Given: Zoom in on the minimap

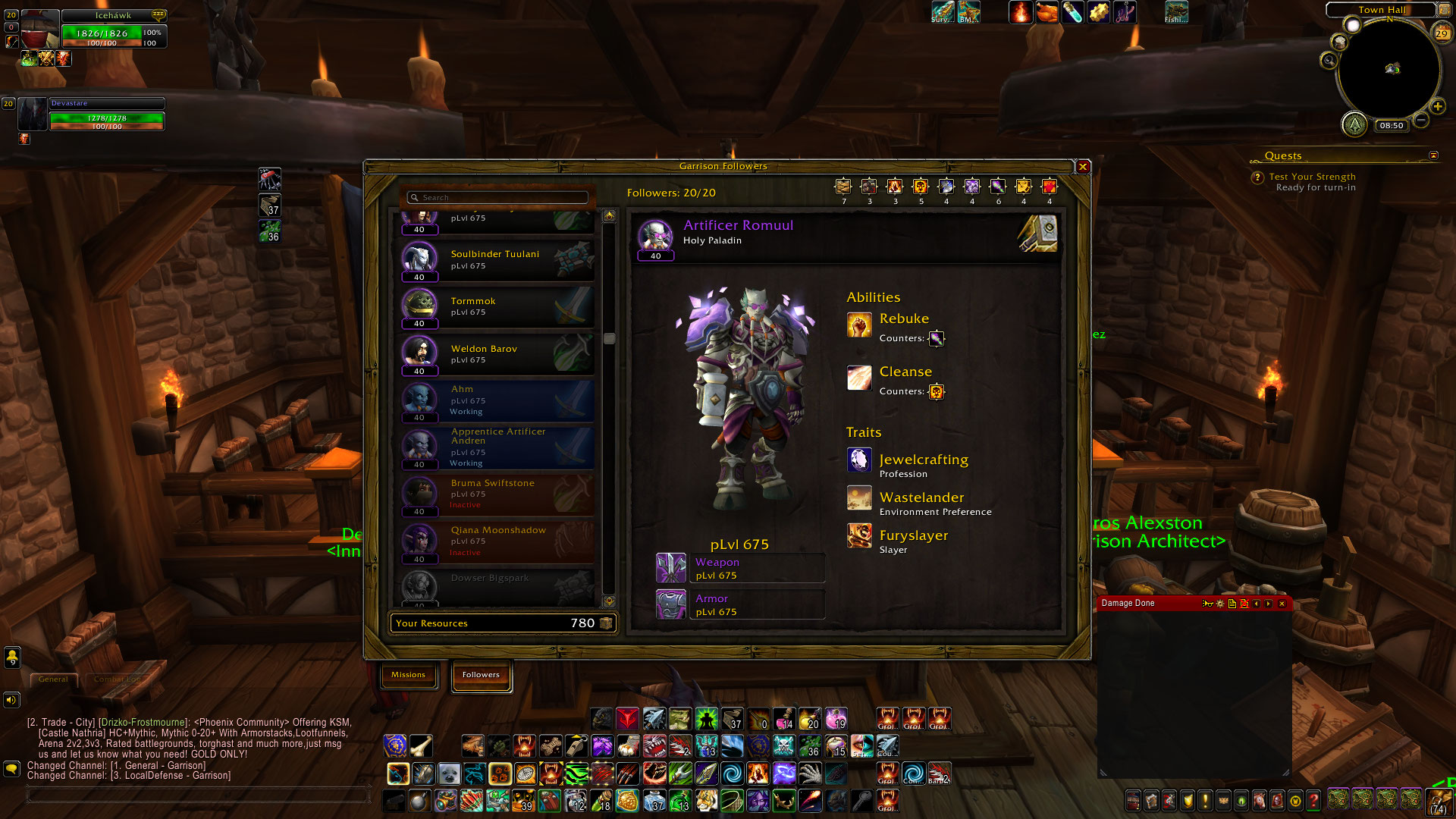Looking at the screenshot, I should pos(1438,107).
